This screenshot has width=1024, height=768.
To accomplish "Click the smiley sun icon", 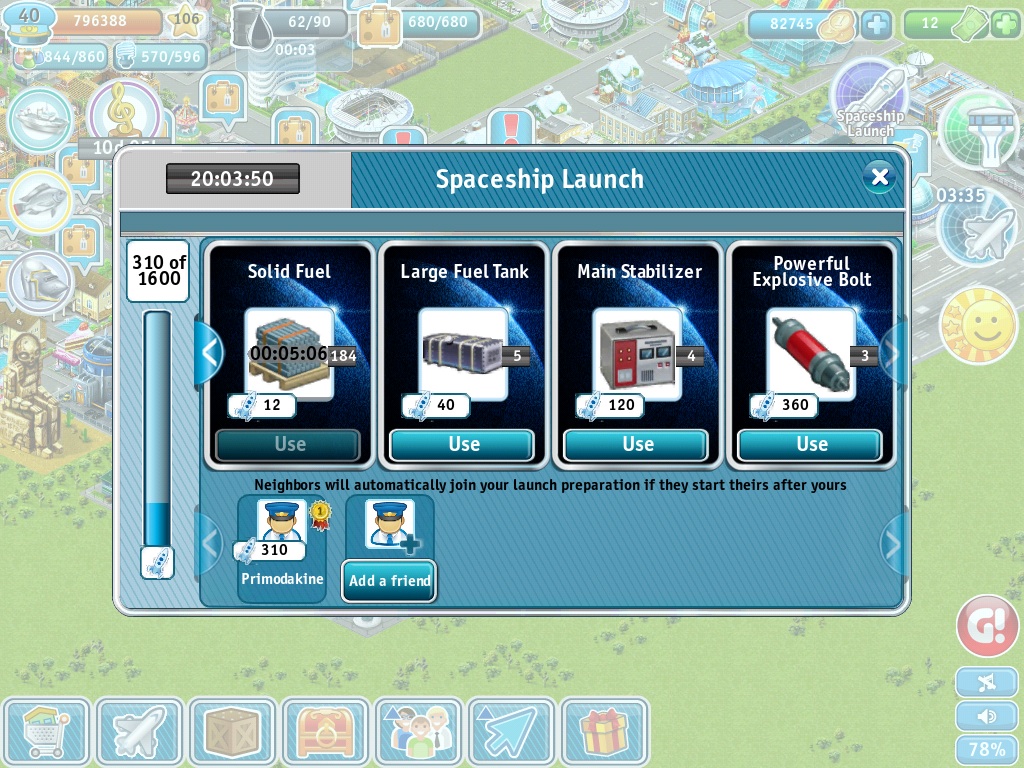I will coord(978,326).
